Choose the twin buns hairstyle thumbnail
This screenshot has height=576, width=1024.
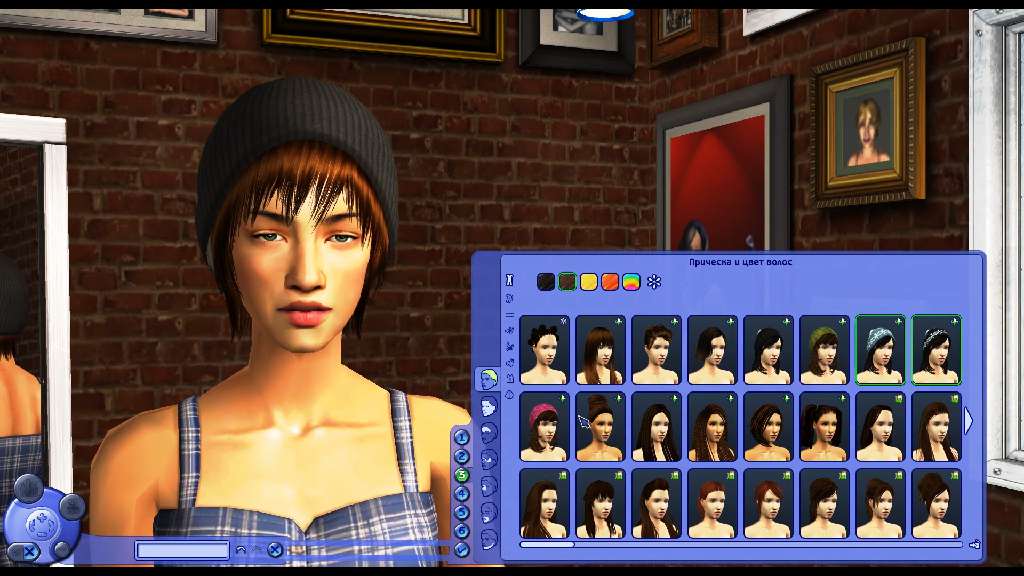pyautogui.click(x=544, y=350)
